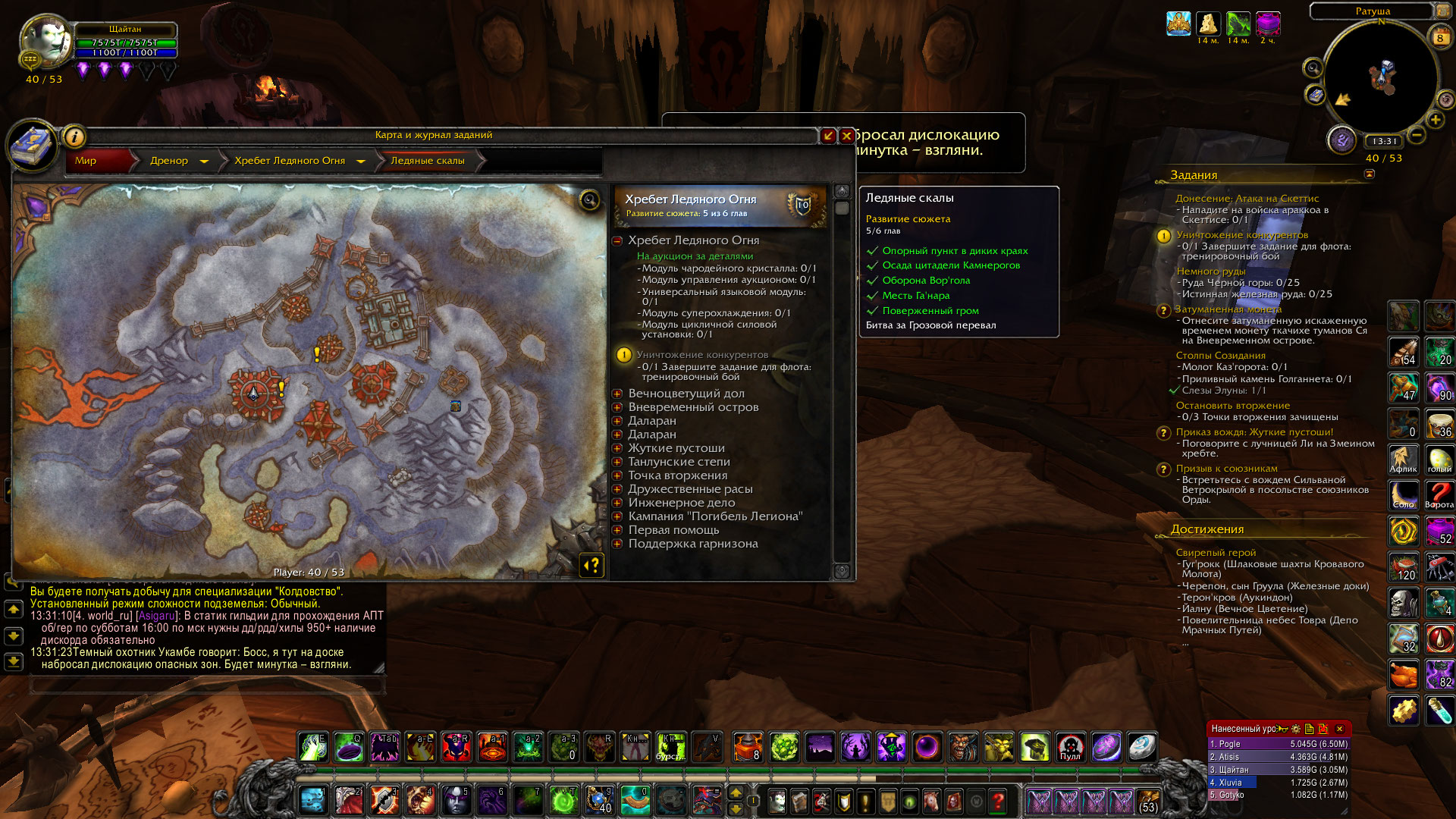
Task: Zoom out the minimap with minus button
Action: point(1416,136)
